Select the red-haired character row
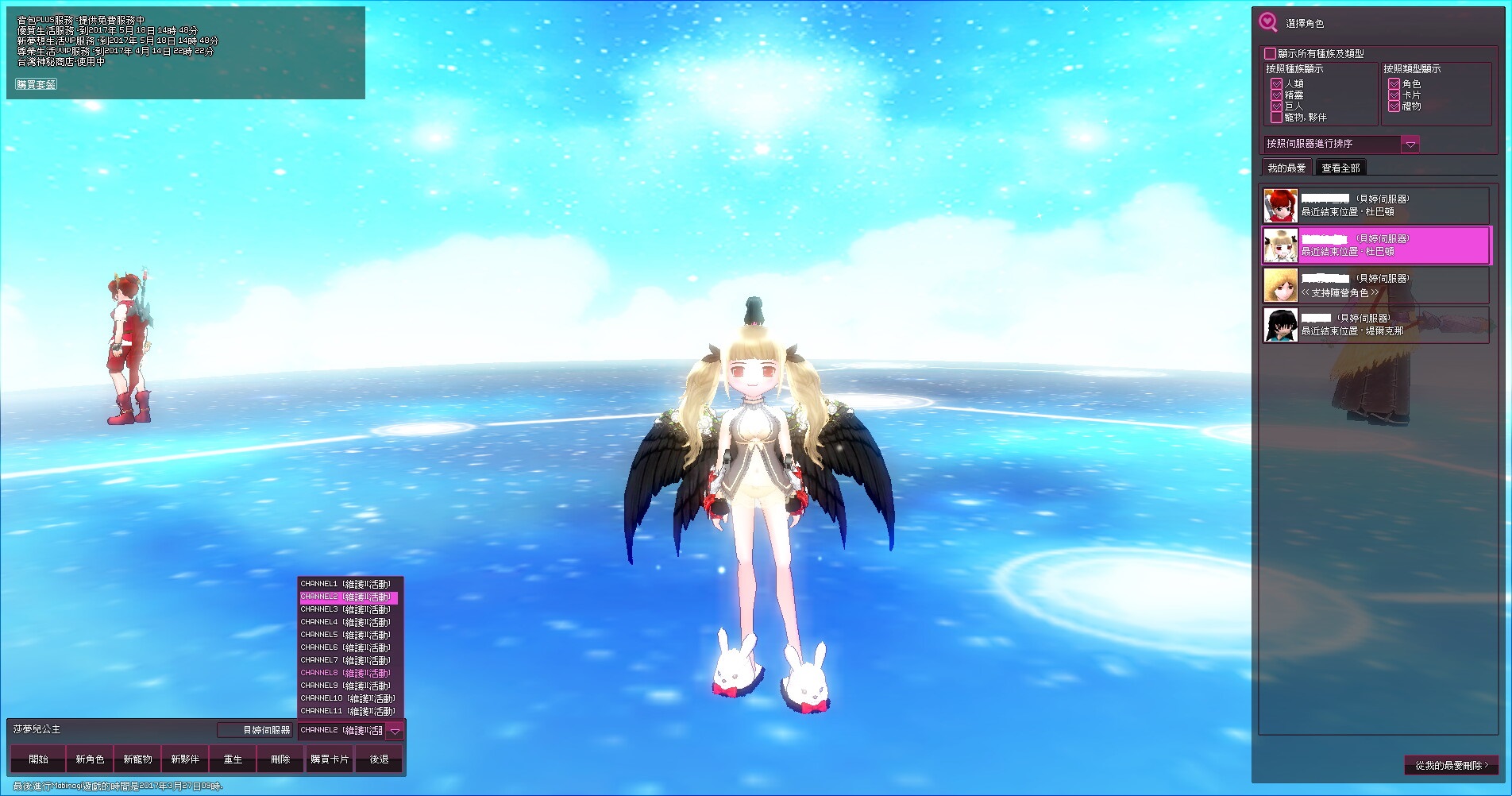This screenshot has height=796, width=1512. [x=1375, y=206]
